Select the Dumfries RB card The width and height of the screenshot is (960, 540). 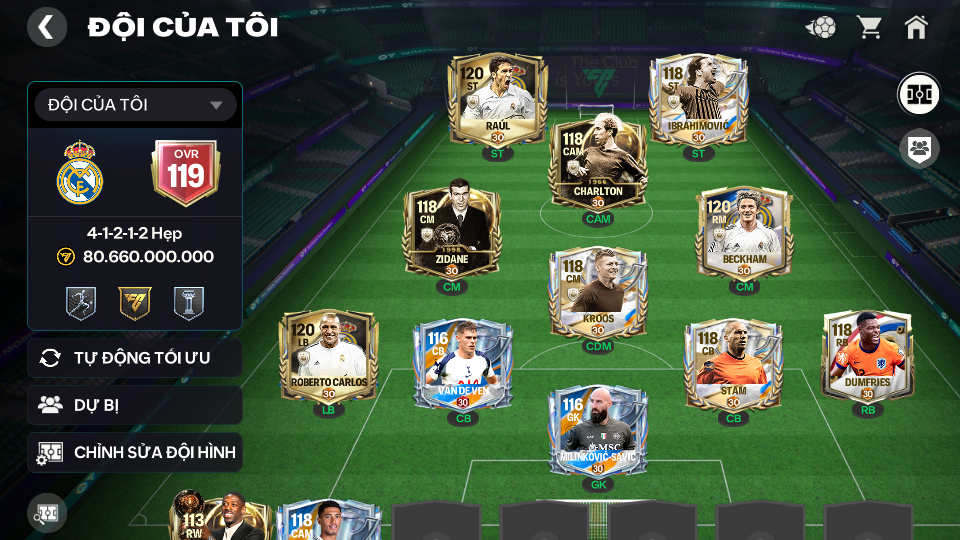point(867,357)
